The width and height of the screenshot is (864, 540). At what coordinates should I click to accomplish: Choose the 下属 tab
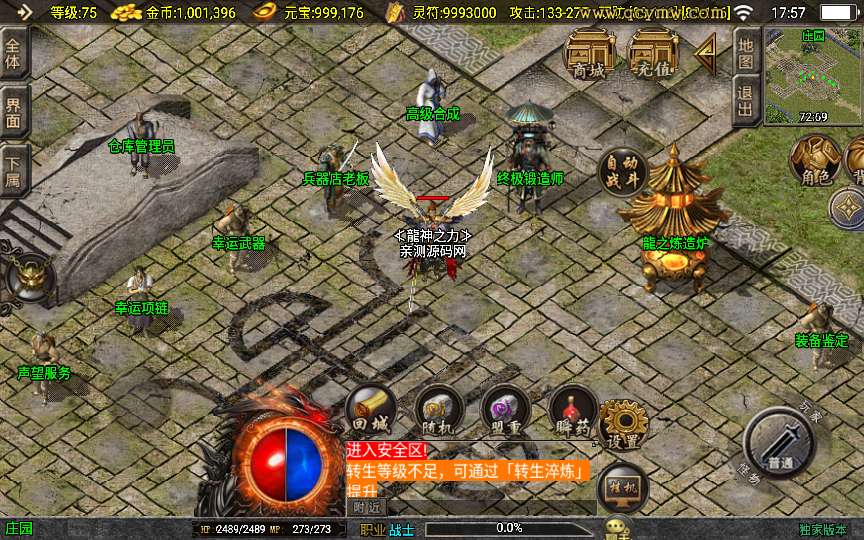click(x=14, y=170)
